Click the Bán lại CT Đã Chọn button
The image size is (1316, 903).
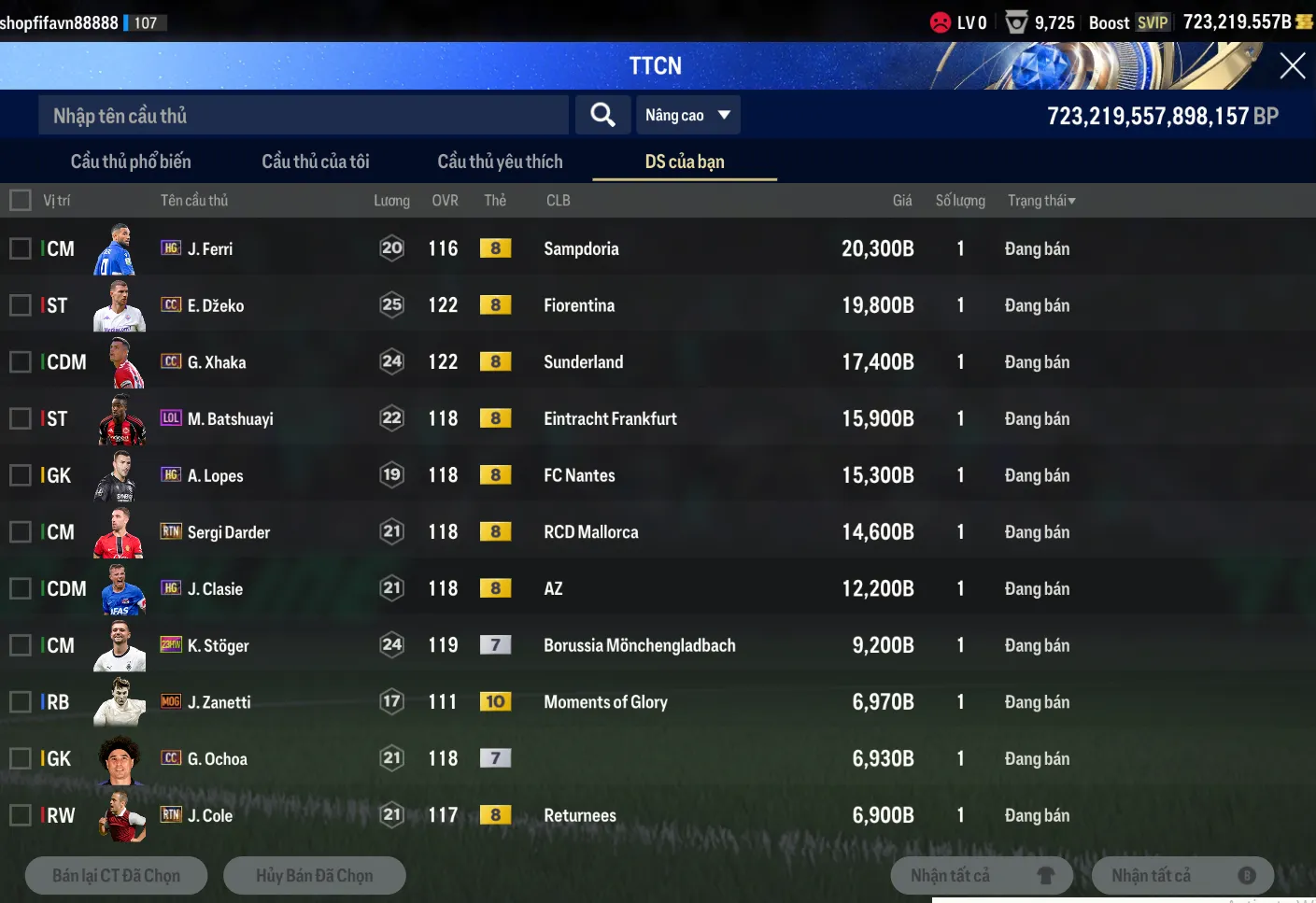click(x=117, y=876)
